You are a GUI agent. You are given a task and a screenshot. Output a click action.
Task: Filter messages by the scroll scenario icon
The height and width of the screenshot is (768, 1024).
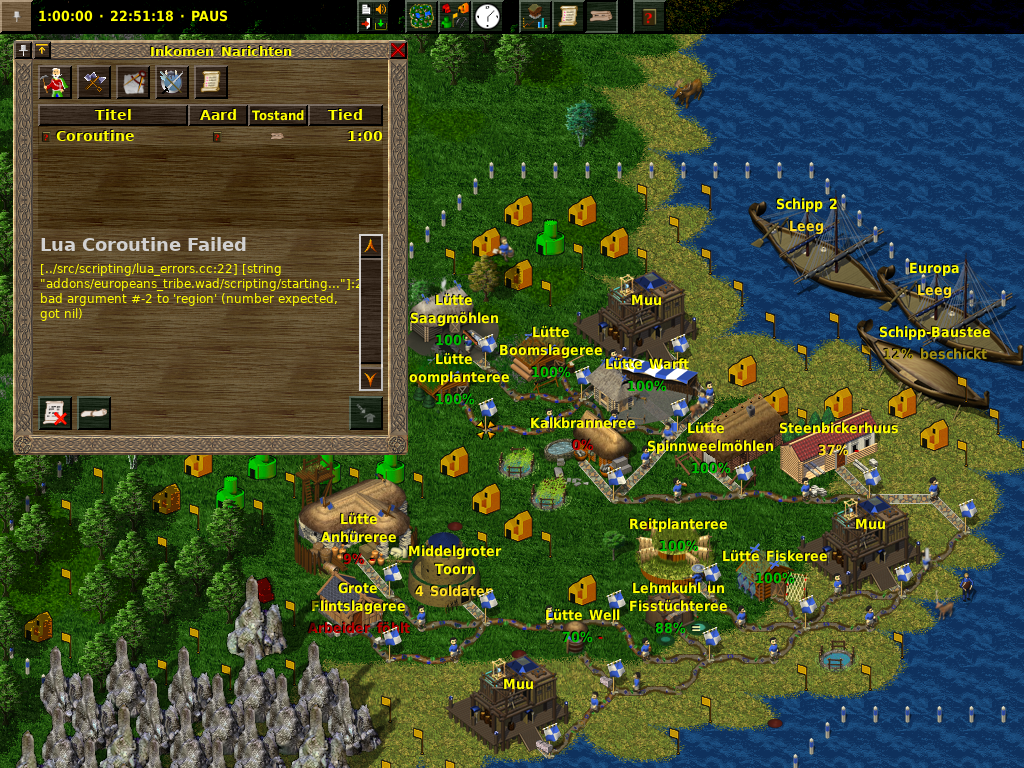(211, 82)
